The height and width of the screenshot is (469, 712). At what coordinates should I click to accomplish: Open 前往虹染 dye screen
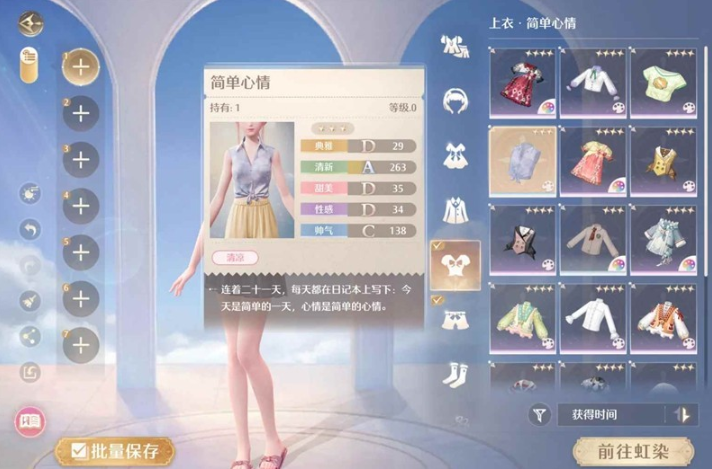[x=633, y=450]
